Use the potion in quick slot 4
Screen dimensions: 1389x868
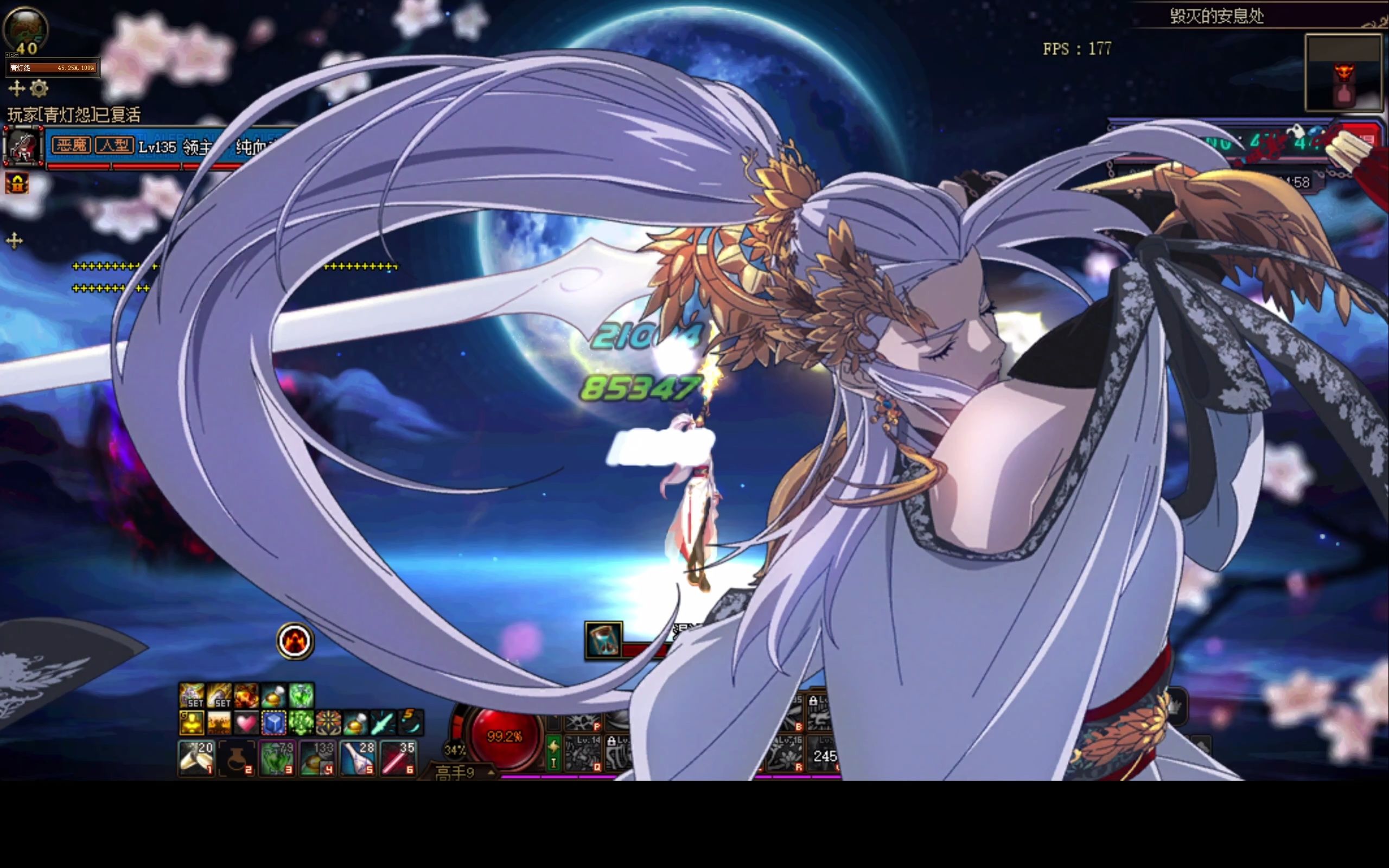(x=317, y=758)
